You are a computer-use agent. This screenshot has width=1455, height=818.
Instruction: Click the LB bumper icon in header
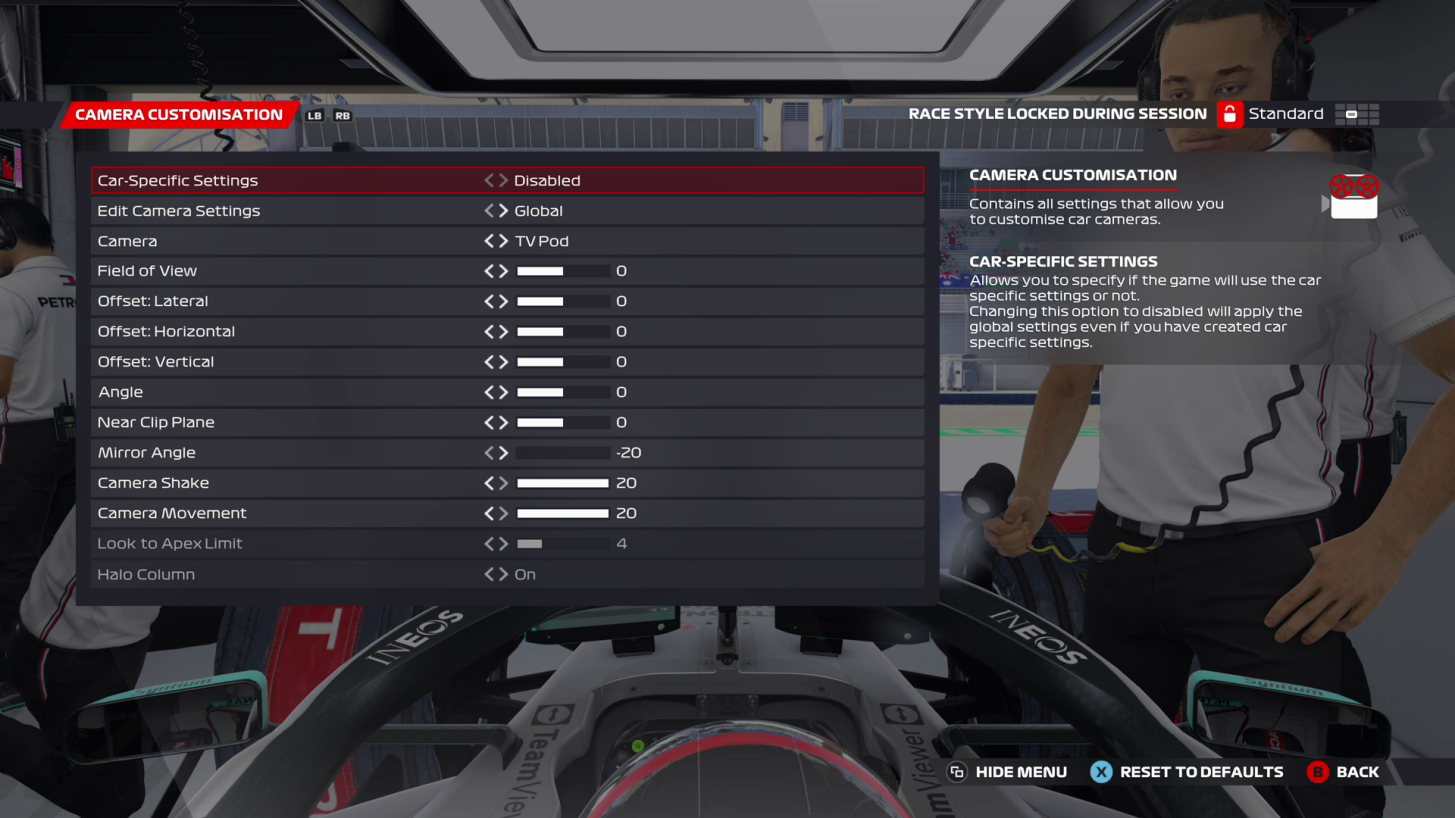pyautogui.click(x=316, y=115)
